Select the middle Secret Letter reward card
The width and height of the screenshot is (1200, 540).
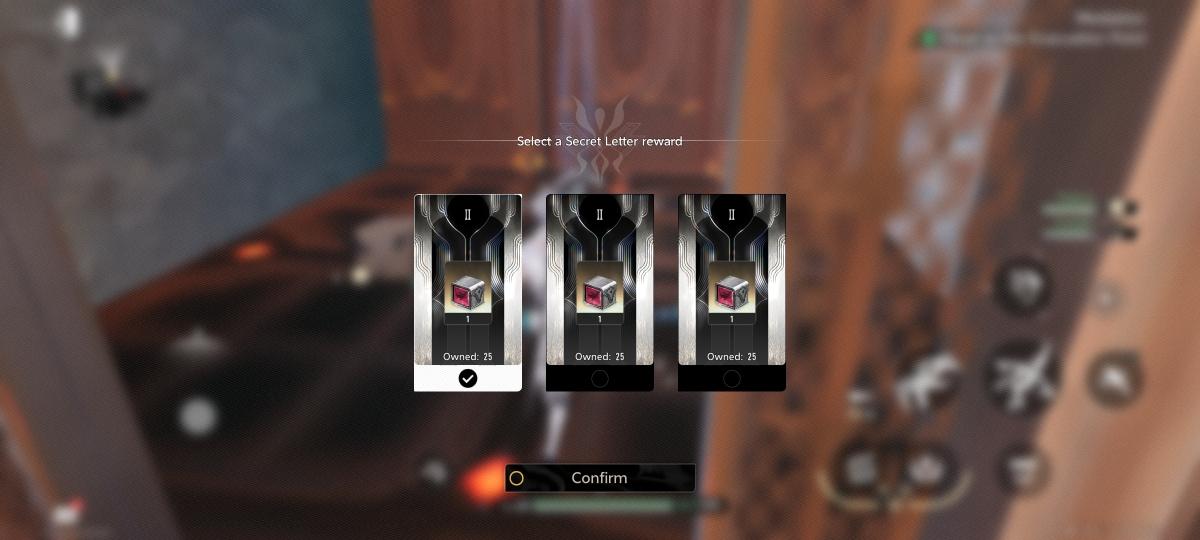(x=600, y=290)
